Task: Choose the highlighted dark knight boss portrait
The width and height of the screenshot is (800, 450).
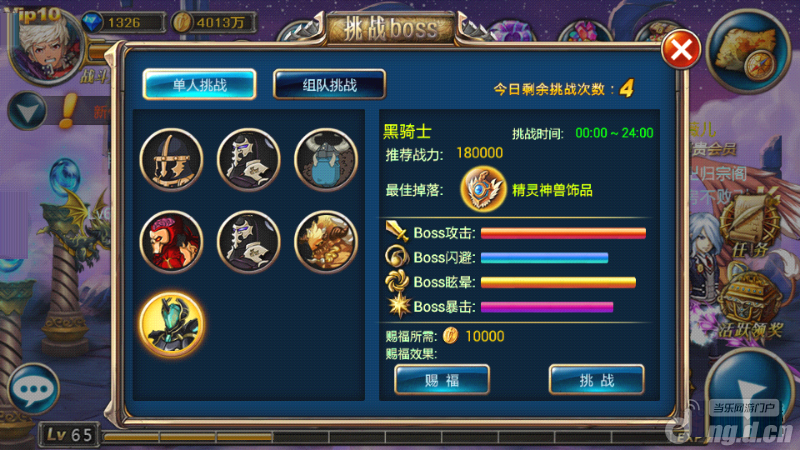Action: coord(172,322)
